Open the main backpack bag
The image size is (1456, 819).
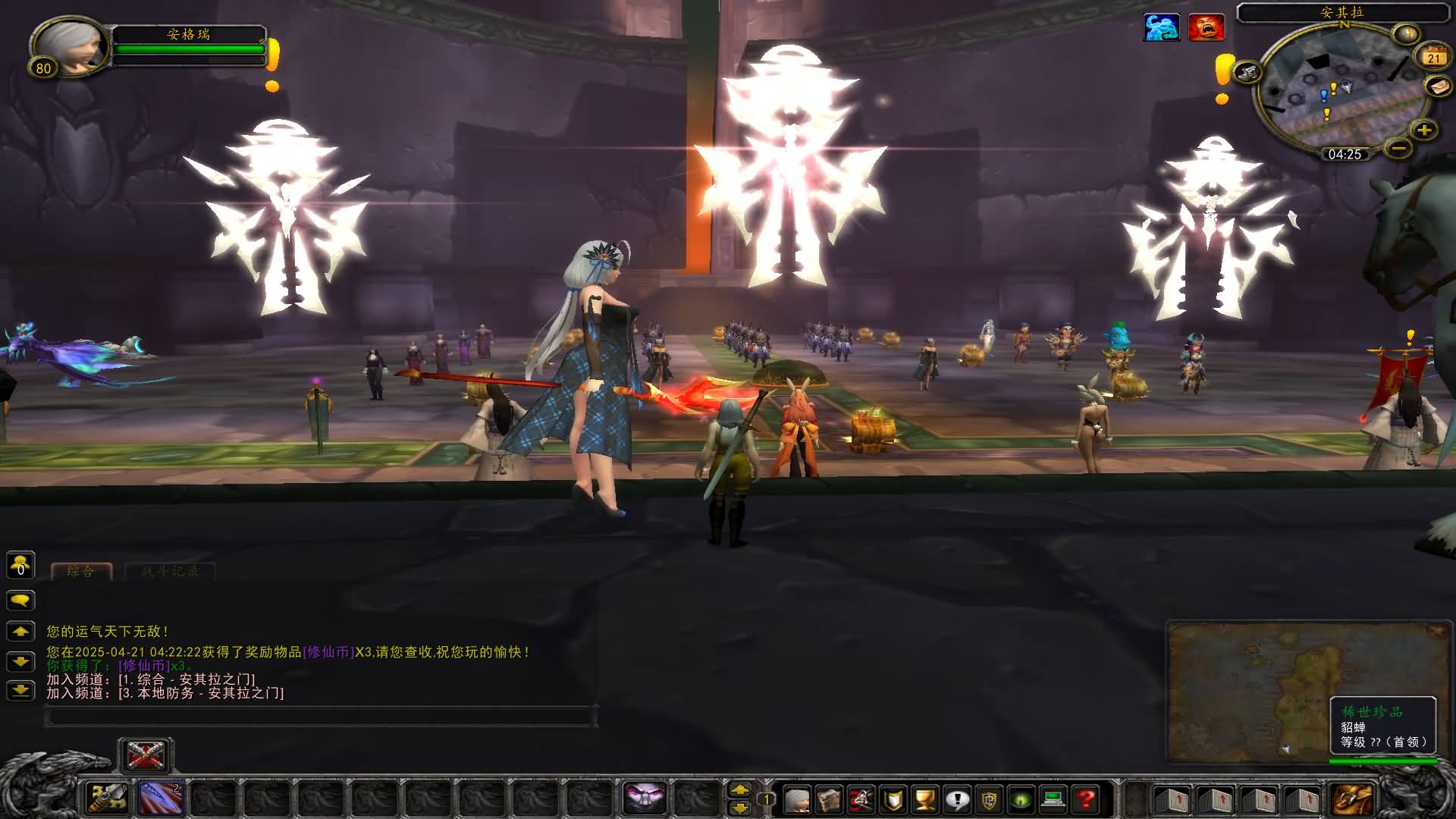[x=1353, y=799]
